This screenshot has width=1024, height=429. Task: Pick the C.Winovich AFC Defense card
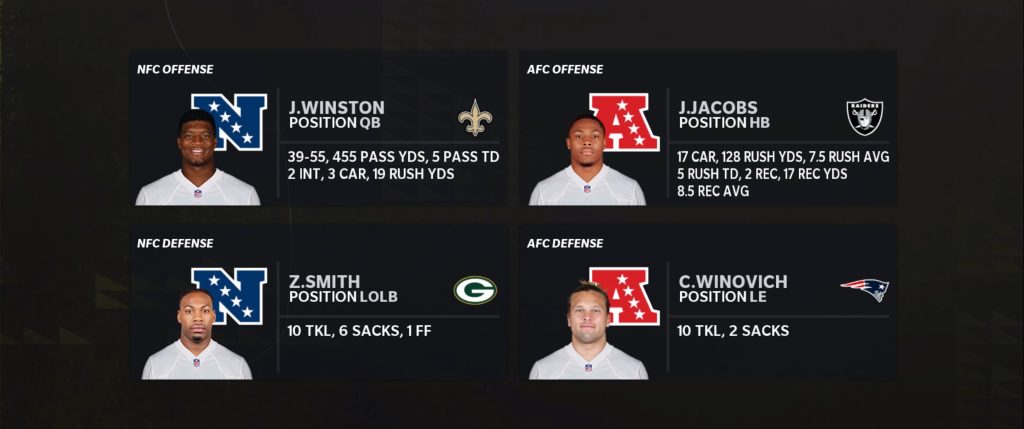[x=708, y=305]
